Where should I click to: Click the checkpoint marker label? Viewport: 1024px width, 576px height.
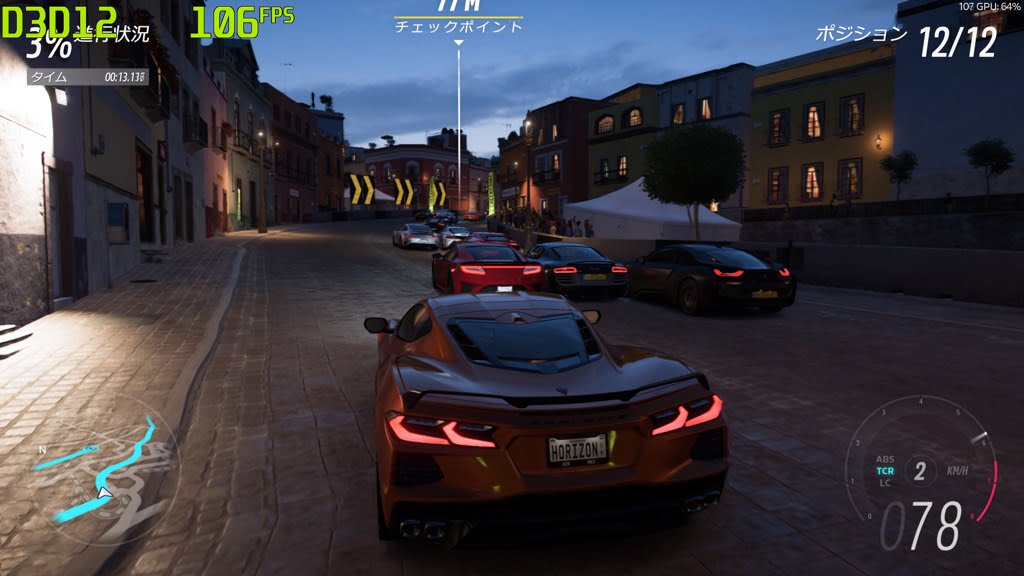[x=458, y=27]
